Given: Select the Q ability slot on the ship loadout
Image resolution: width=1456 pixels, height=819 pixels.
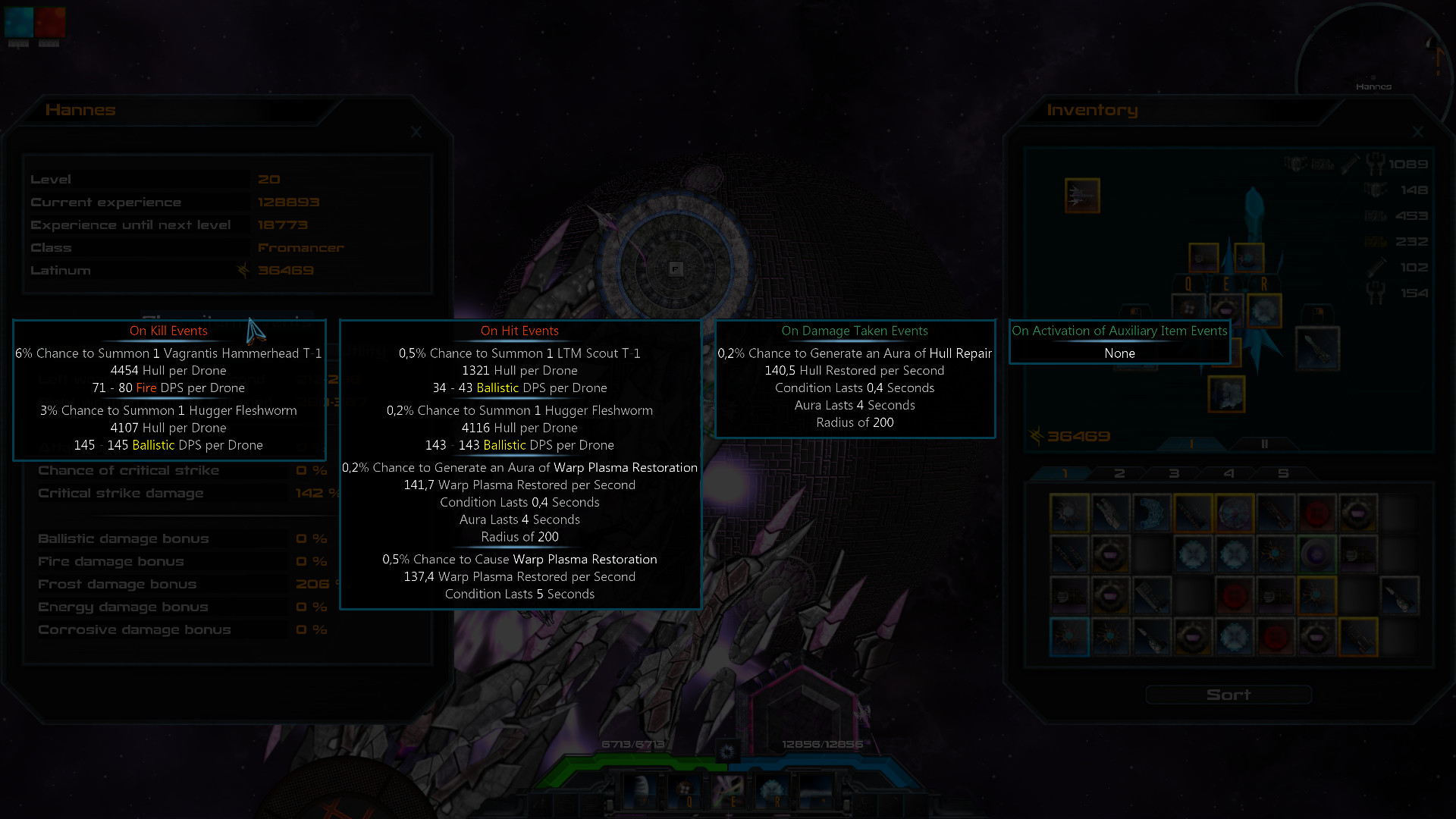Looking at the screenshot, I should coord(1188,308).
